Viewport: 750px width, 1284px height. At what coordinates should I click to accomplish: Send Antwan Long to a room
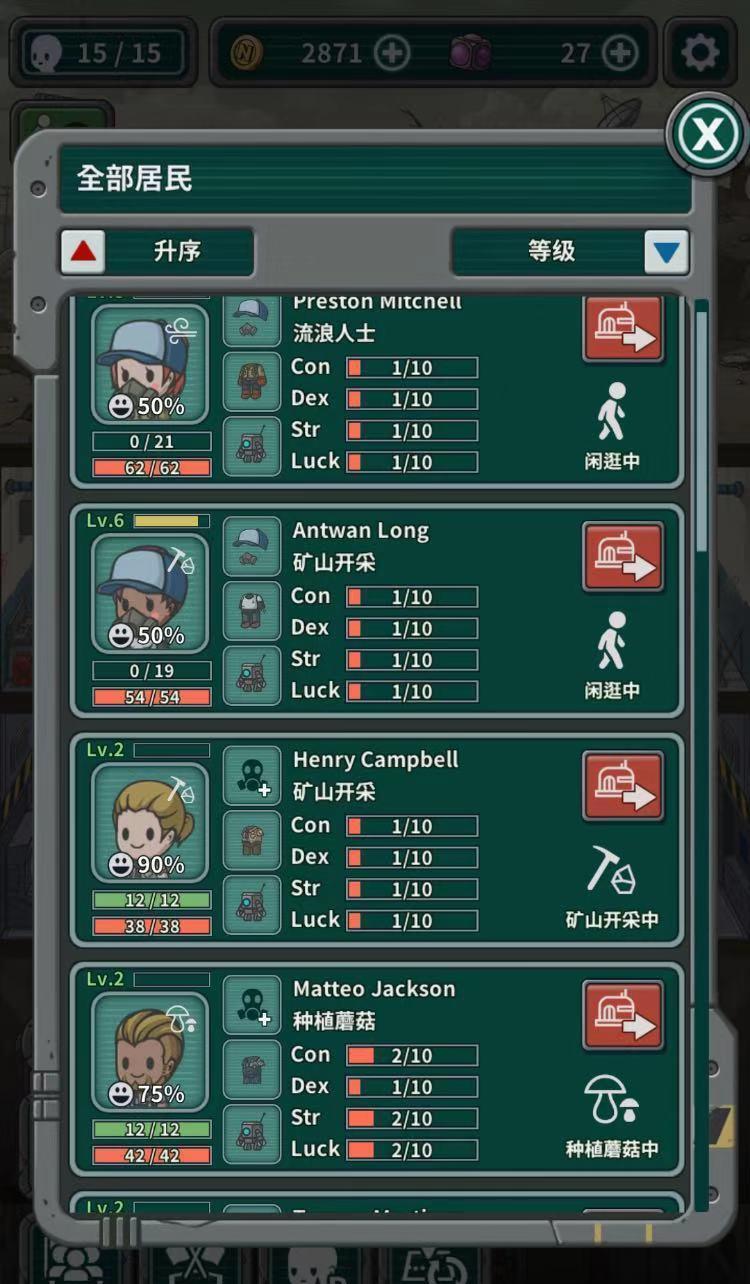point(623,556)
